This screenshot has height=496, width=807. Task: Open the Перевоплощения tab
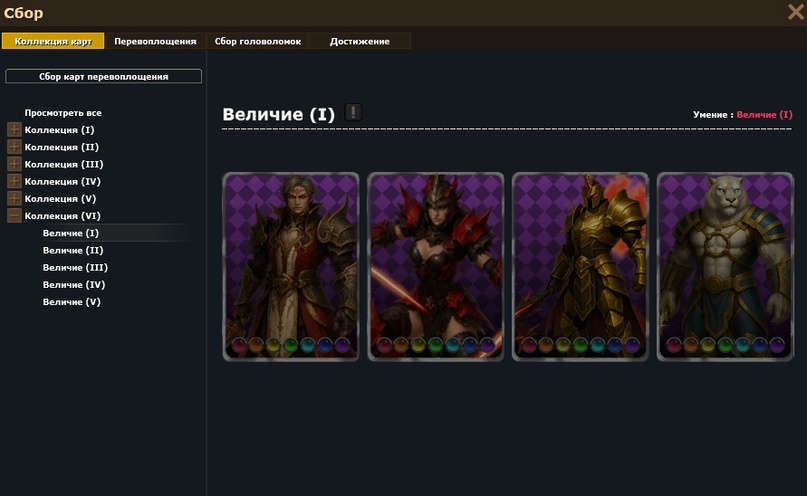pos(155,41)
